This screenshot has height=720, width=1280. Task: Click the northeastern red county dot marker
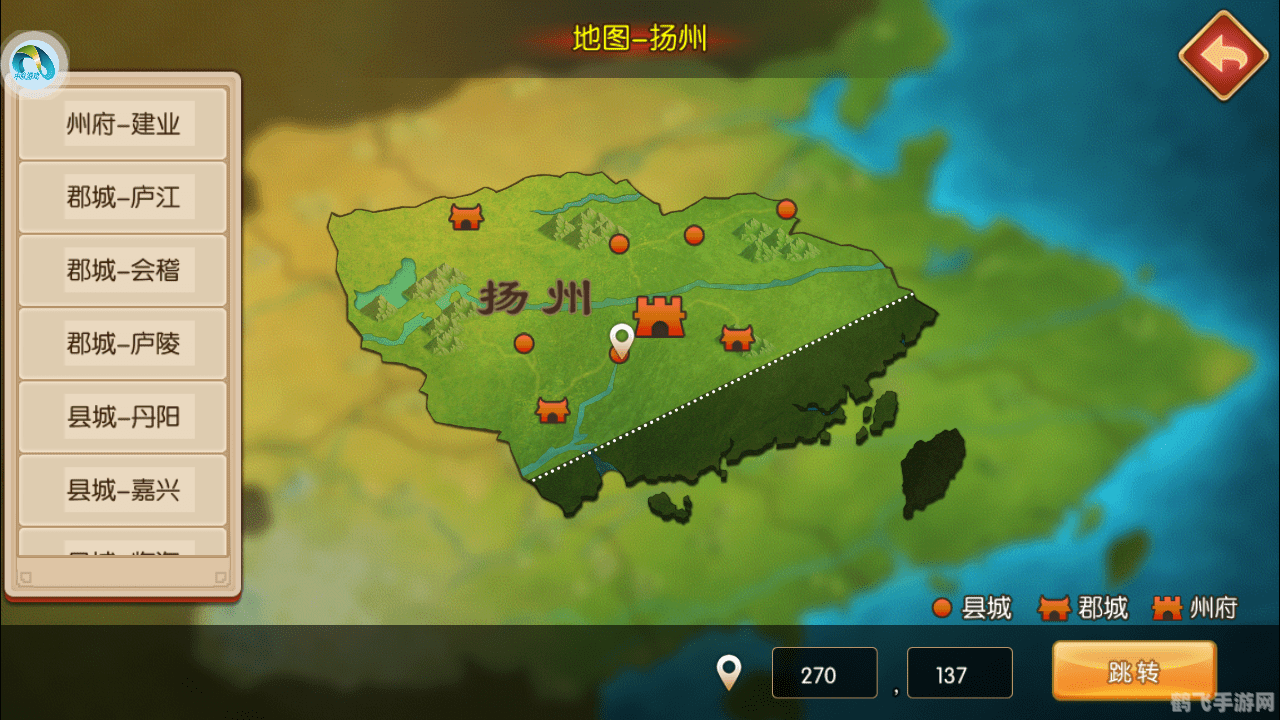[786, 209]
